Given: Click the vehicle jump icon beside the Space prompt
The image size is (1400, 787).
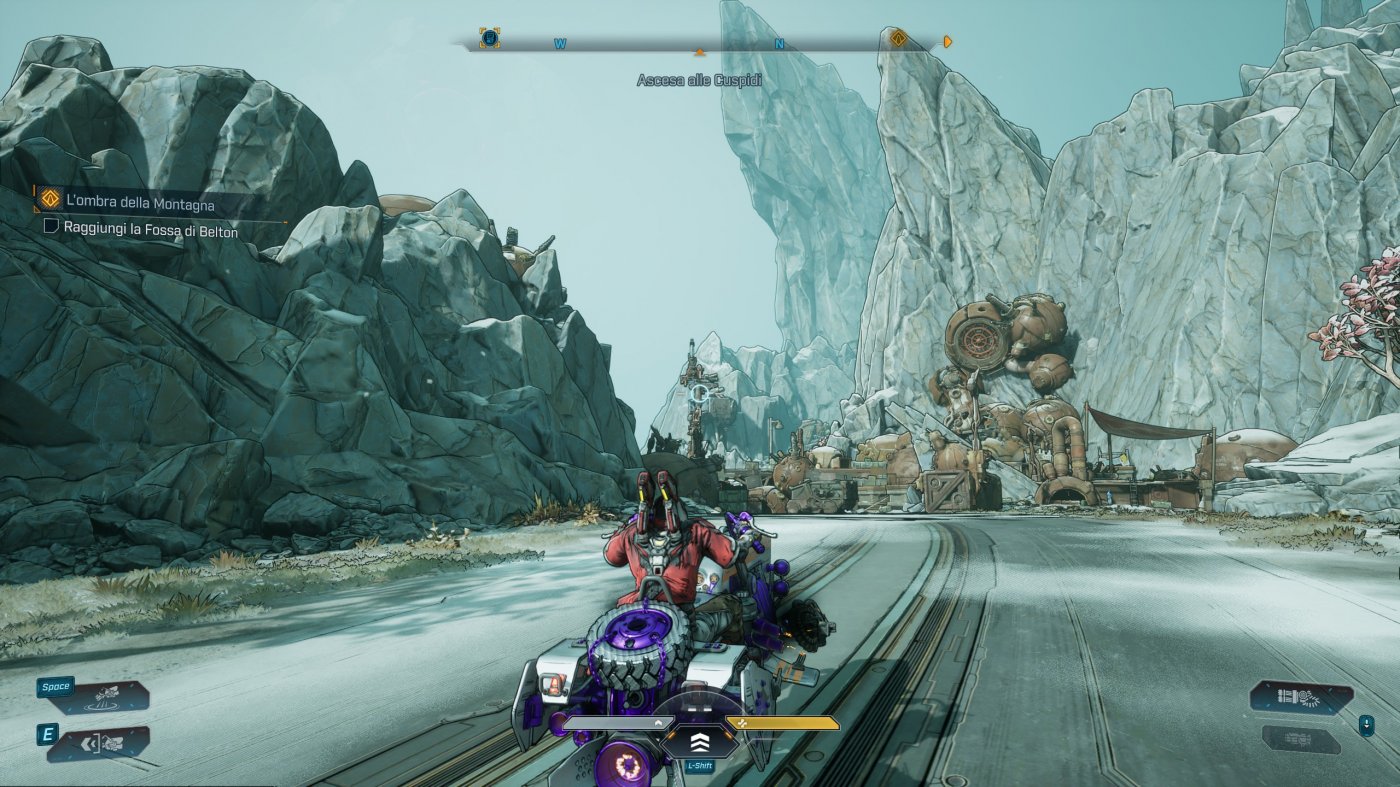Looking at the screenshot, I should click(x=106, y=696).
